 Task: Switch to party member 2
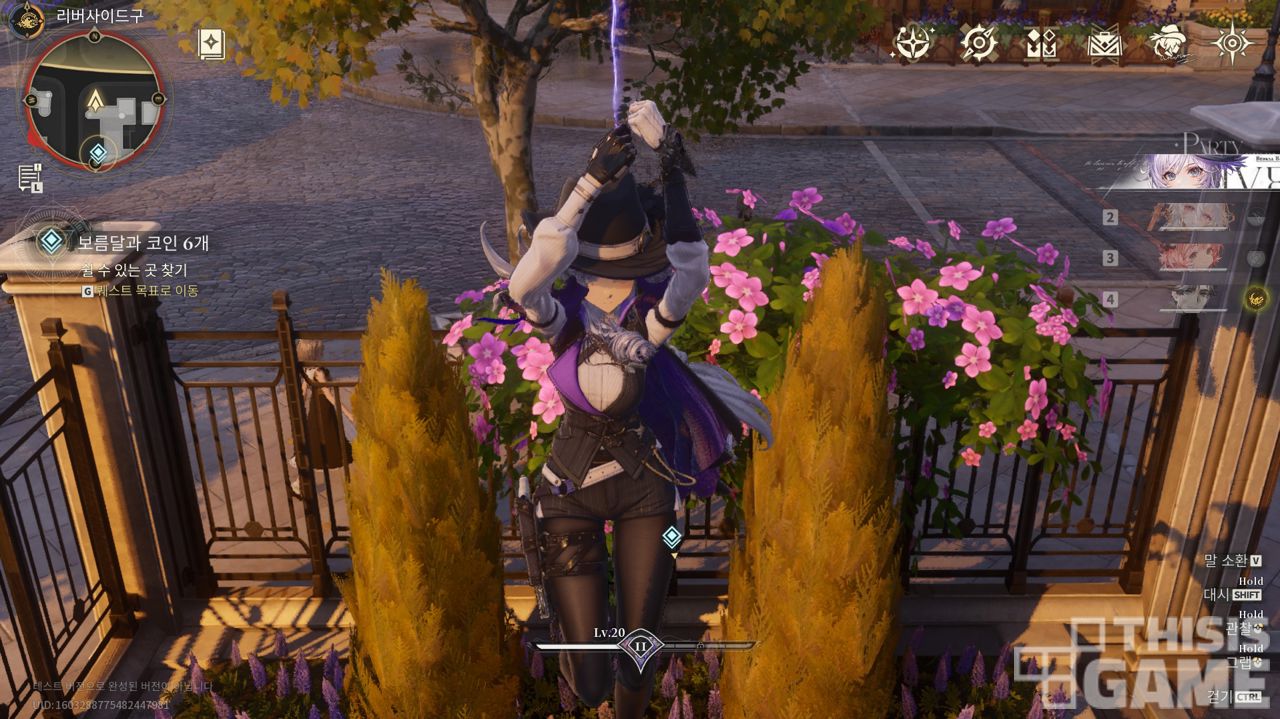1195,217
